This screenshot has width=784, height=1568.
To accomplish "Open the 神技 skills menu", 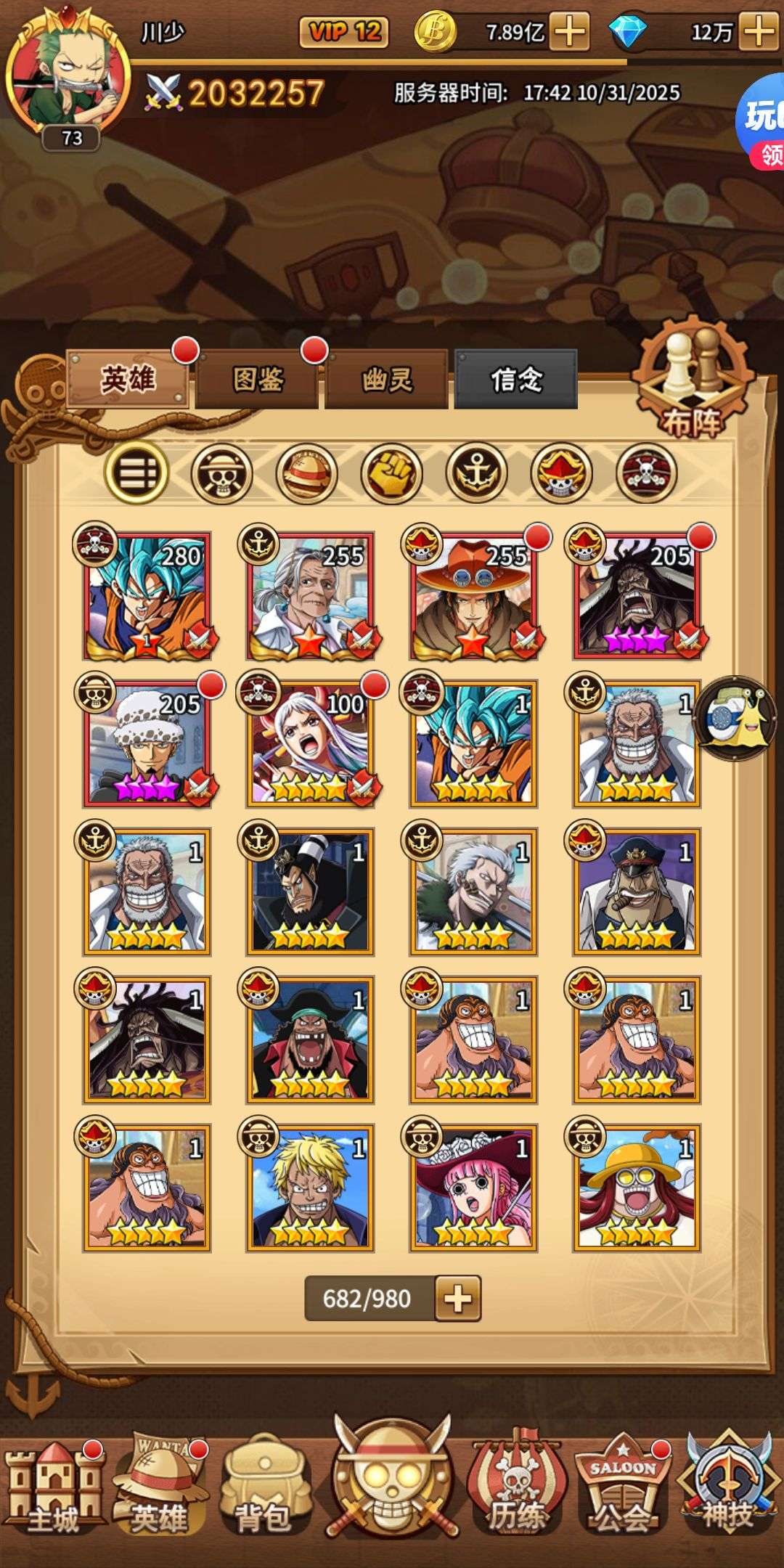I will pyautogui.click(x=727, y=1490).
